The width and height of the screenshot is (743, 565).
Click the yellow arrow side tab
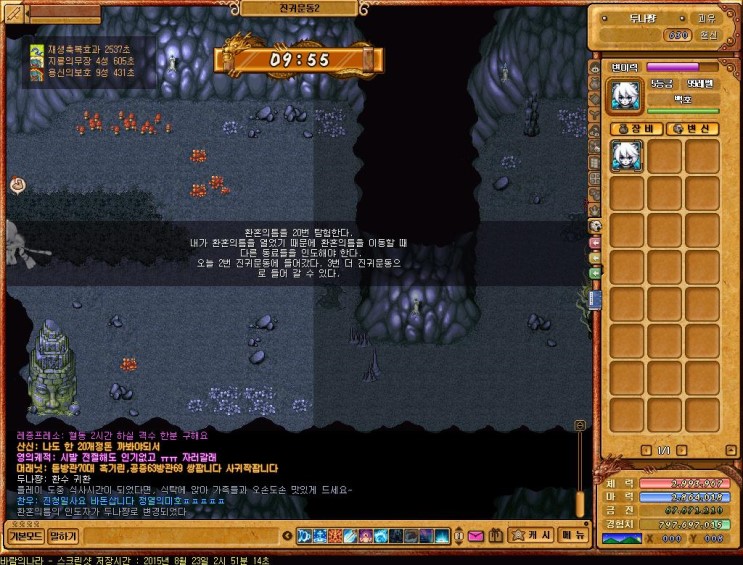tap(596, 257)
